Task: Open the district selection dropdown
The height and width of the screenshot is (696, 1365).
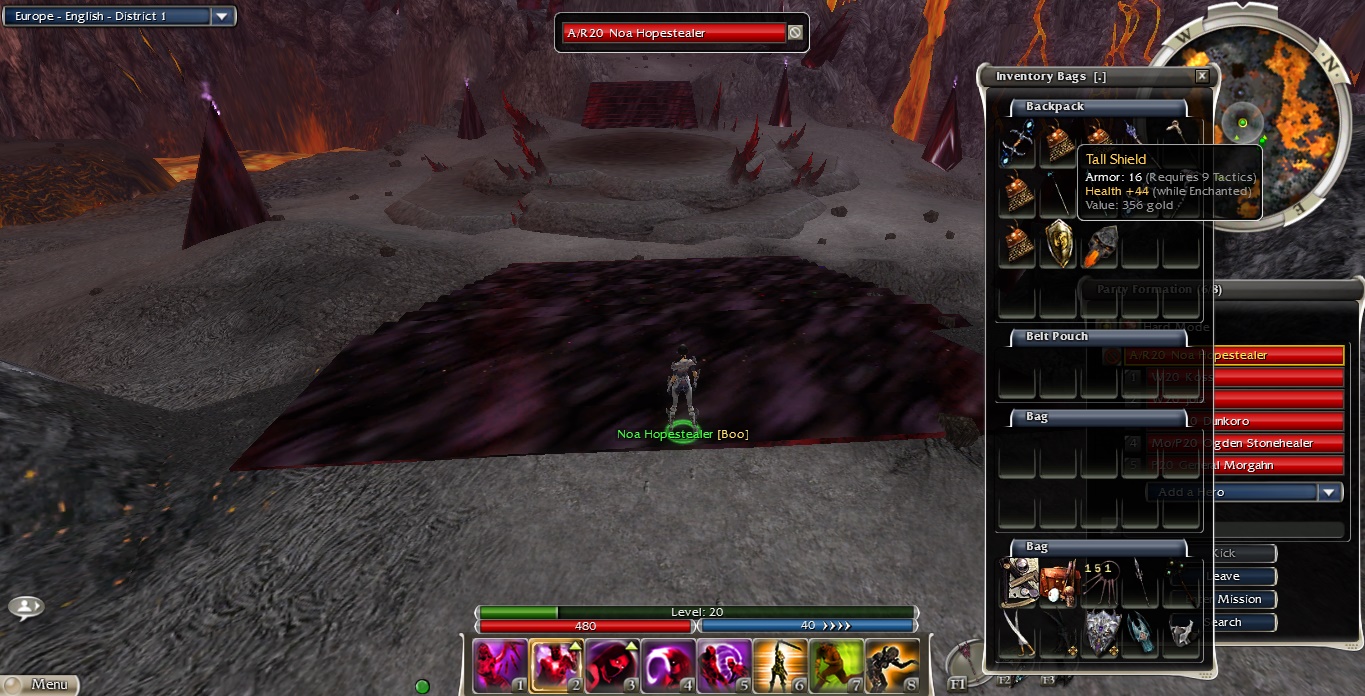Action: point(223,16)
